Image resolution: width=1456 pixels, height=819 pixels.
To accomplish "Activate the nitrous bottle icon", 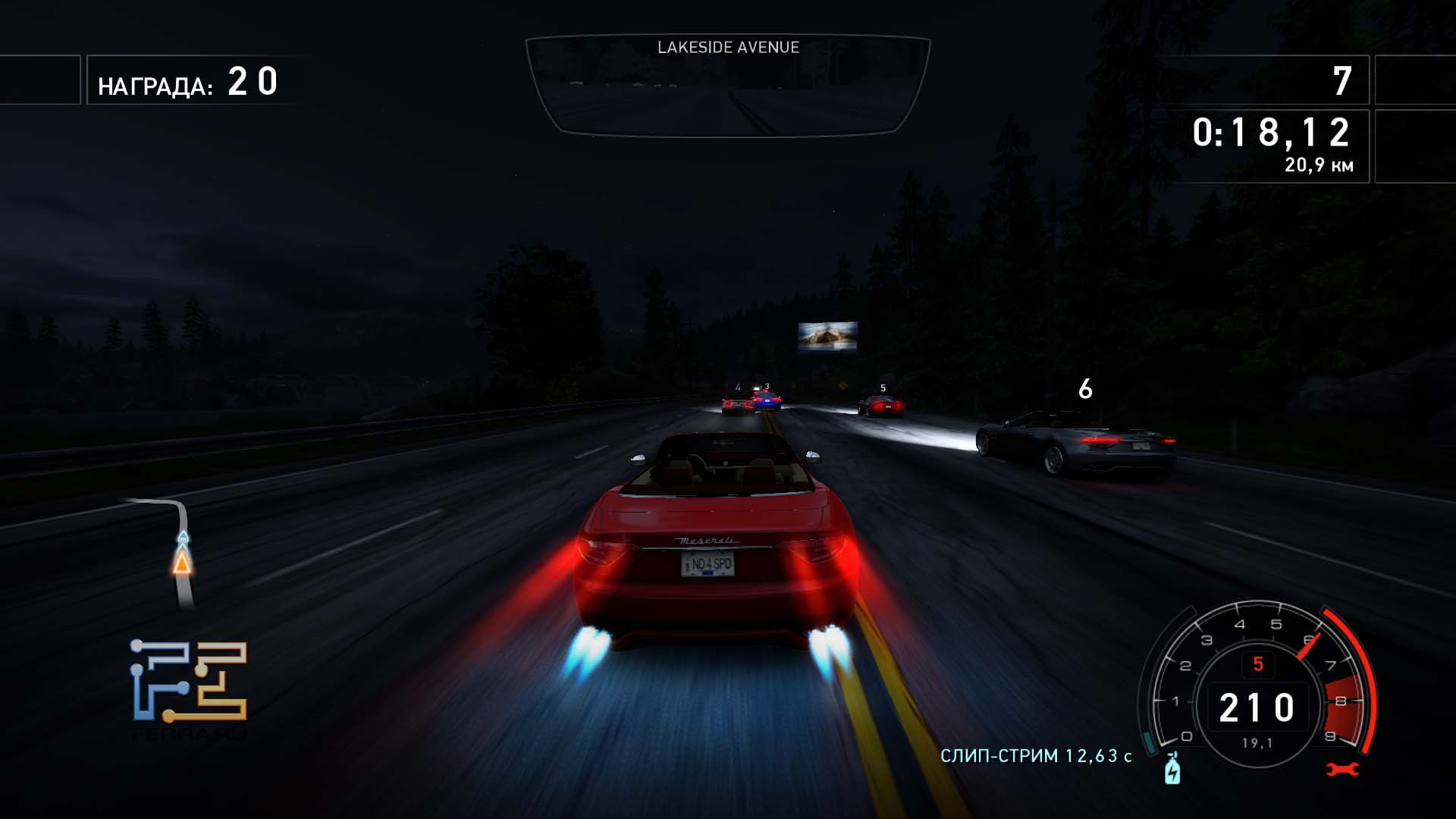I will point(1172,770).
